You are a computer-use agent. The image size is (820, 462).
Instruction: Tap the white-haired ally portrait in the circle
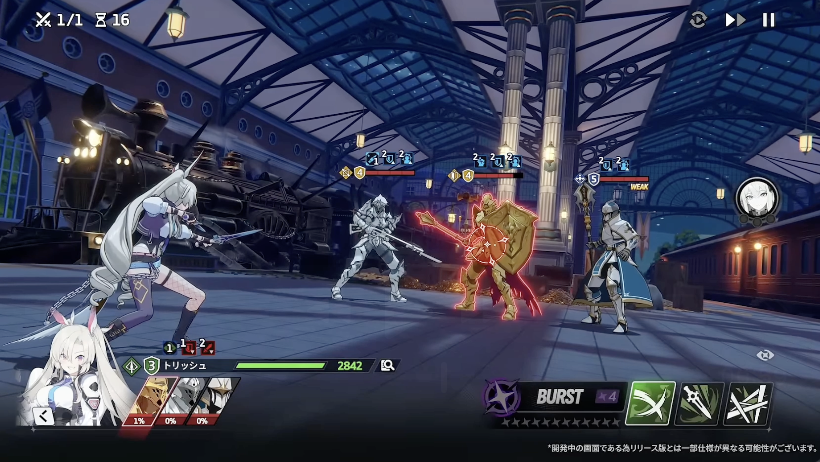(x=756, y=199)
